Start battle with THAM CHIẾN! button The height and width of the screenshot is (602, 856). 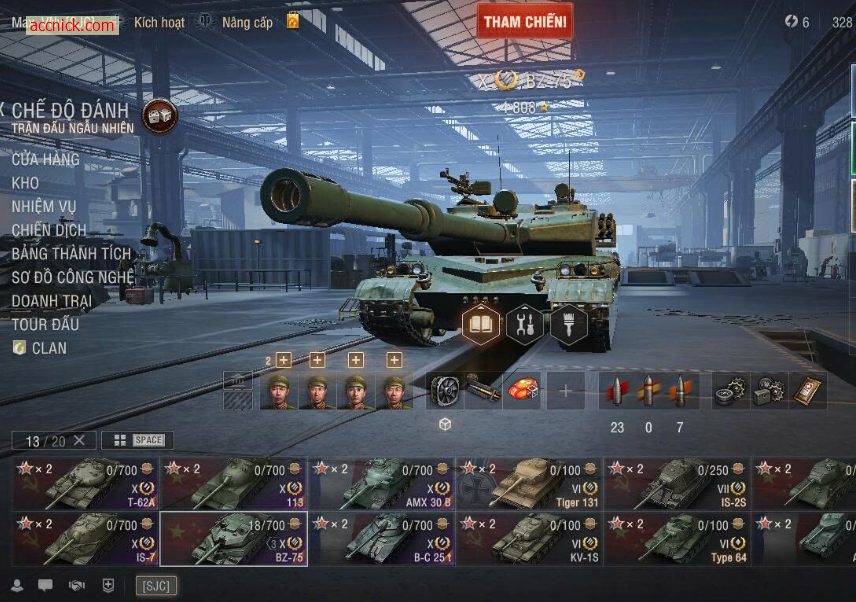(x=524, y=21)
